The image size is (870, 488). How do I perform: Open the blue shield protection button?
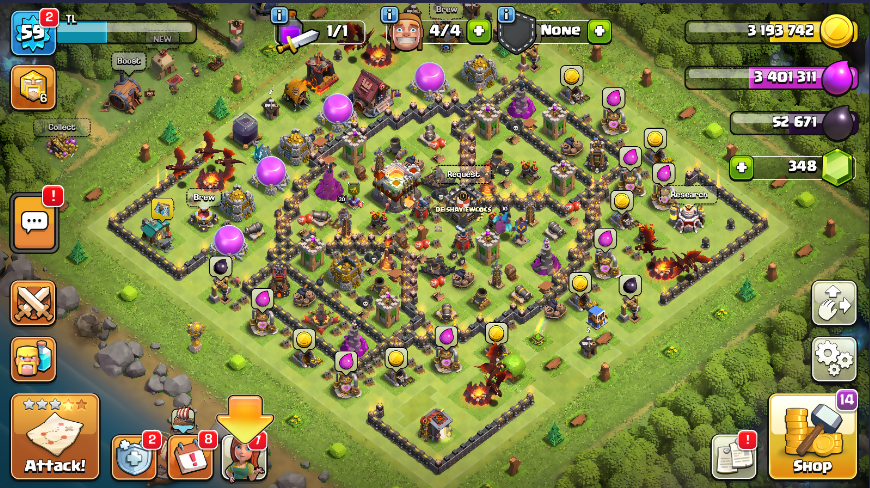pos(133,457)
